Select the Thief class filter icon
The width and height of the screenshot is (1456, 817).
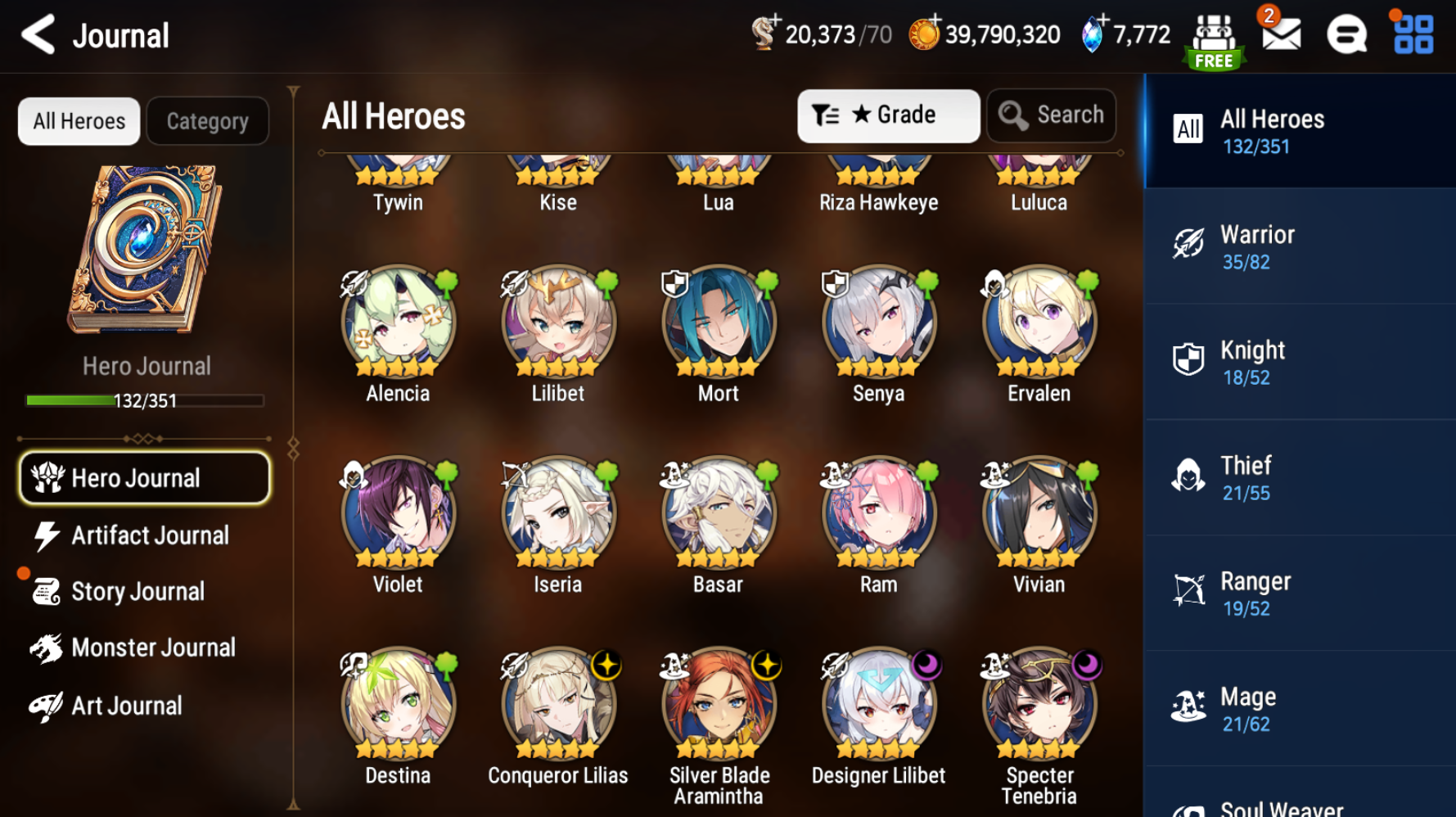(1188, 473)
